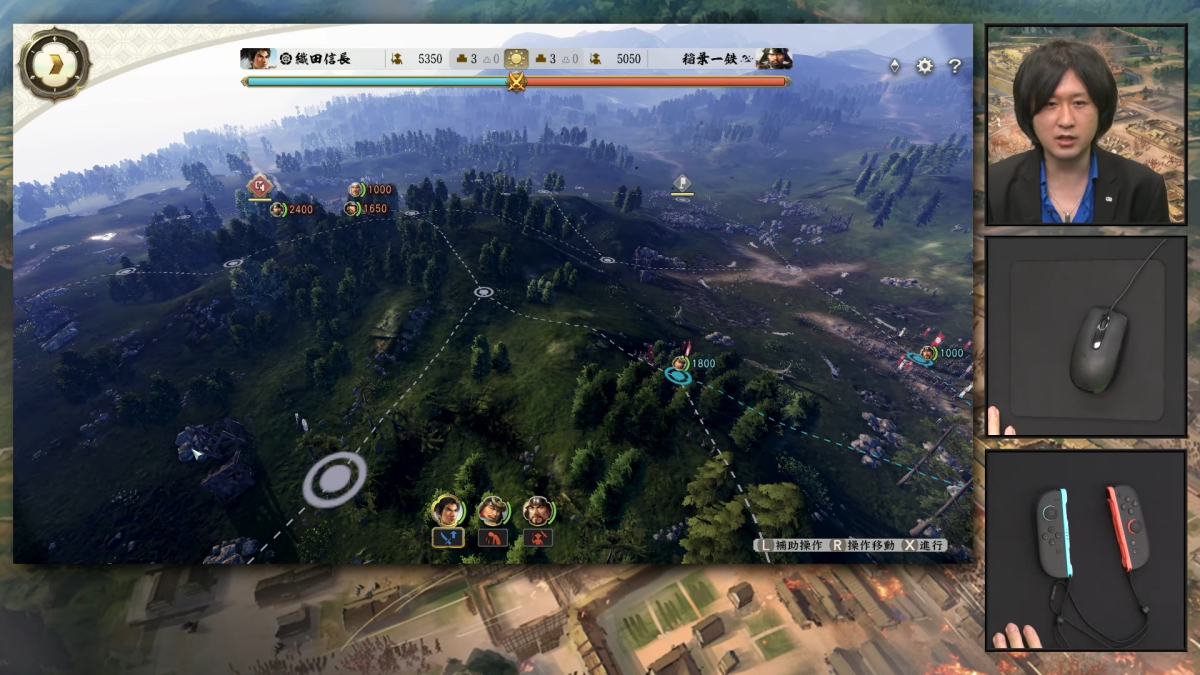Select the first officer portrait in the bottom row
This screenshot has height=675, width=1200.
[x=447, y=511]
